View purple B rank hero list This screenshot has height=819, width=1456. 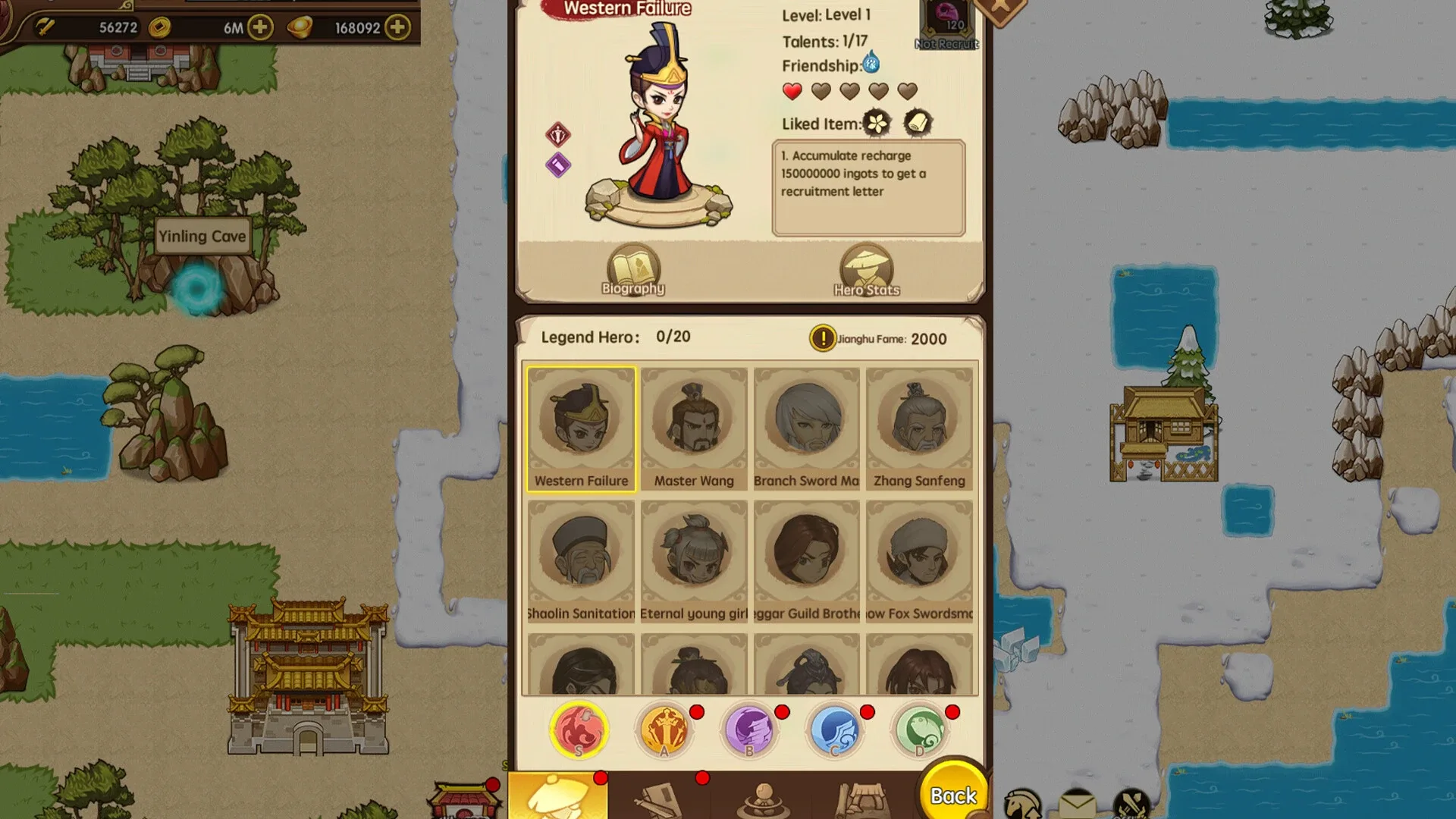[x=750, y=730]
